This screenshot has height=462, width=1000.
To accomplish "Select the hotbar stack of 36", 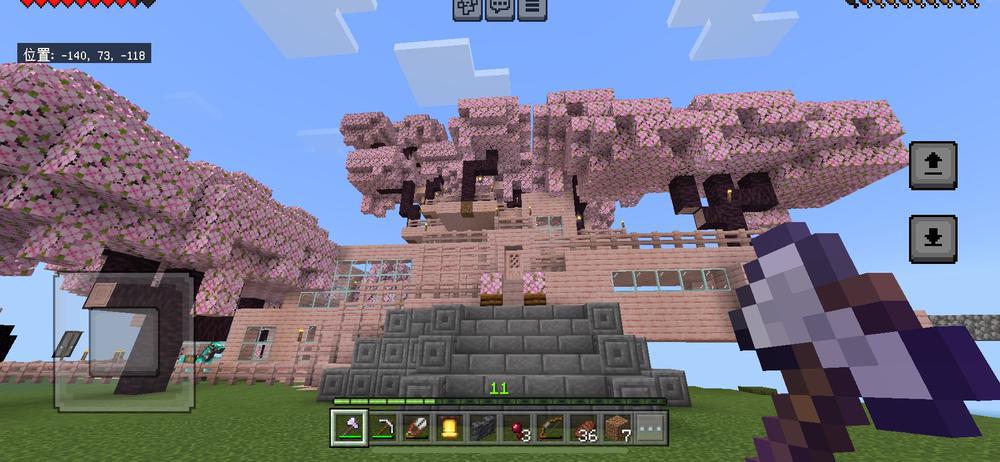I will [584, 428].
